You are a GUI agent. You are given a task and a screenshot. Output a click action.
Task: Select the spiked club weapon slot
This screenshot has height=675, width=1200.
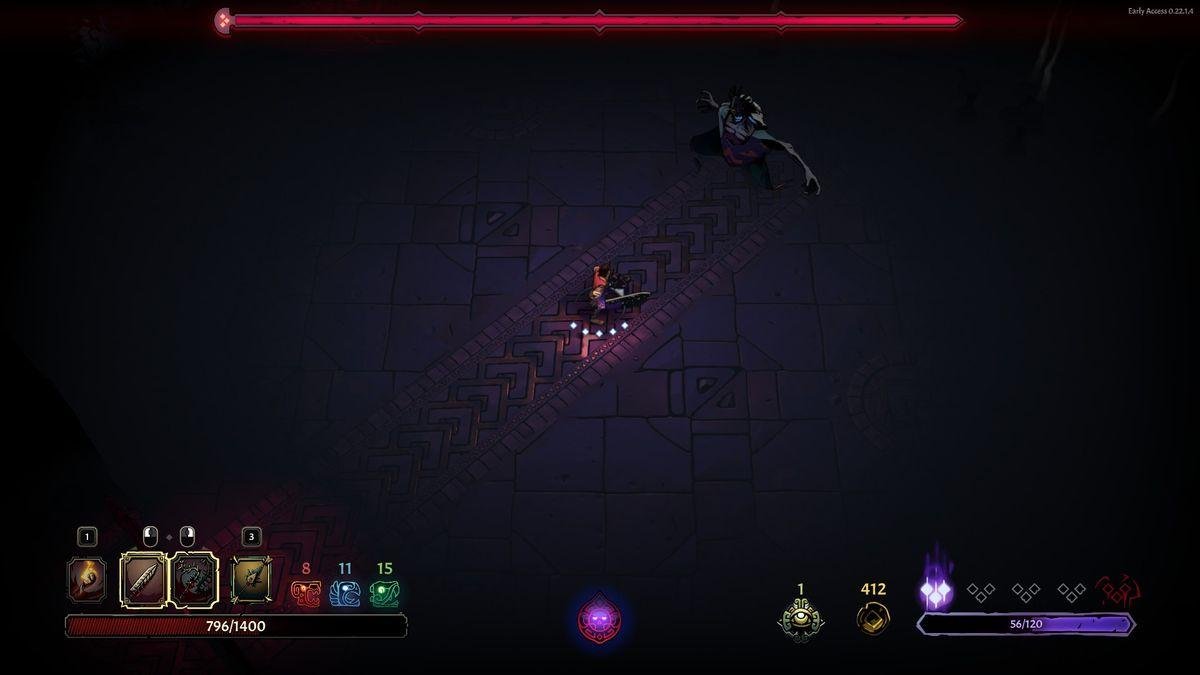coord(194,580)
